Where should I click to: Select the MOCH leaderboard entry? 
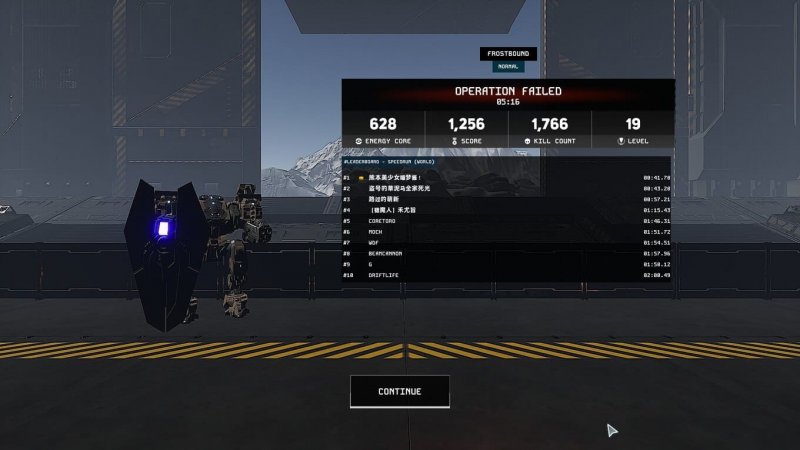(507, 232)
